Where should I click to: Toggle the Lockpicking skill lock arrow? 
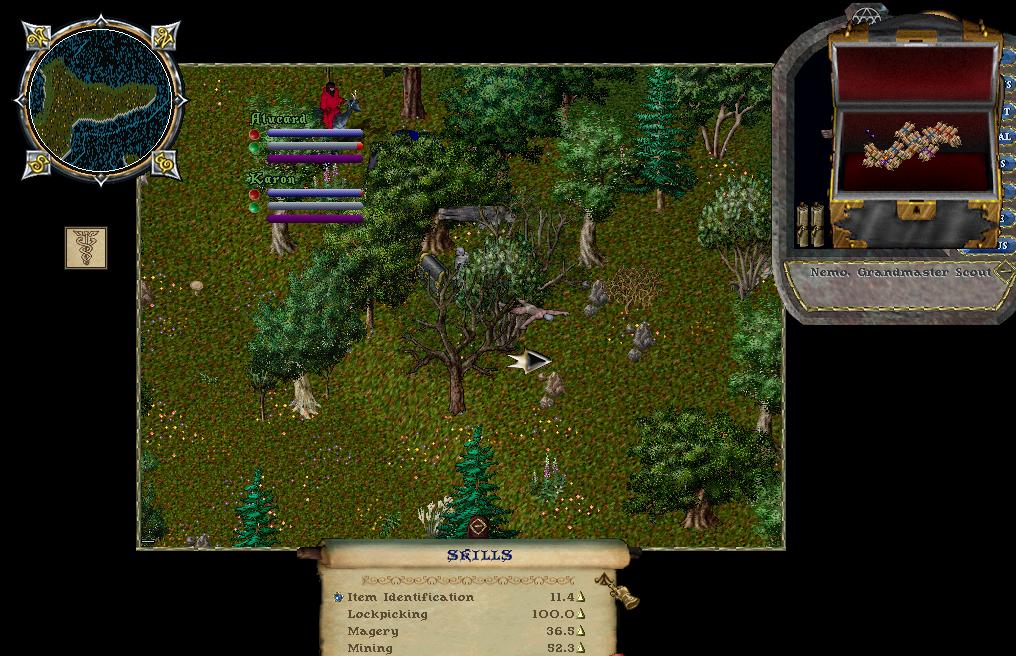581,614
